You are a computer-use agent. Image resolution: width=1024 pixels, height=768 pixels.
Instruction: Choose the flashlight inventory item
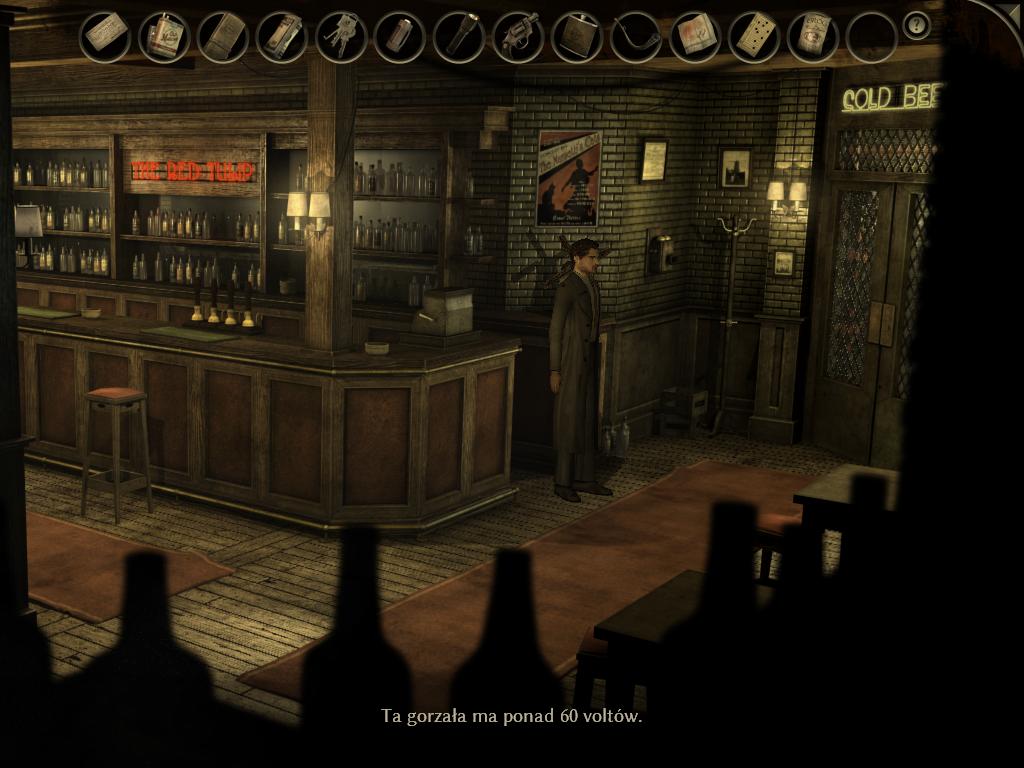click(x=459, y=37)
